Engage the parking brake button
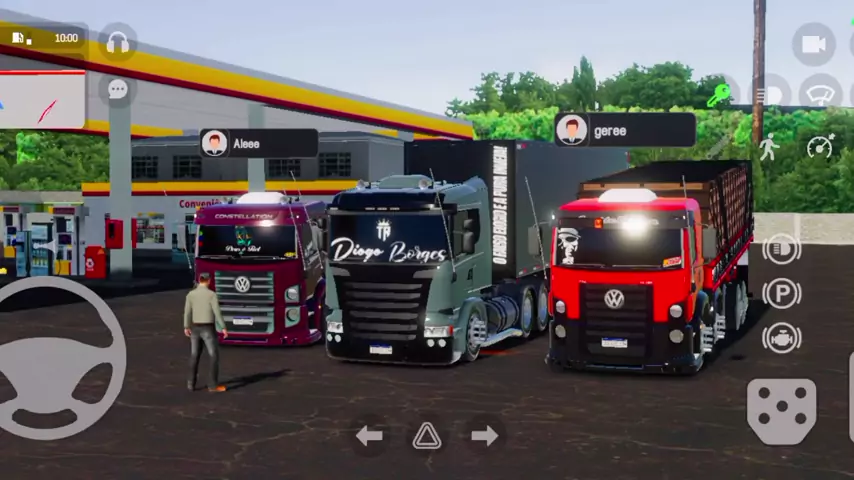The width and height of the screenshot is (854, 480). (x=781, y=293)
